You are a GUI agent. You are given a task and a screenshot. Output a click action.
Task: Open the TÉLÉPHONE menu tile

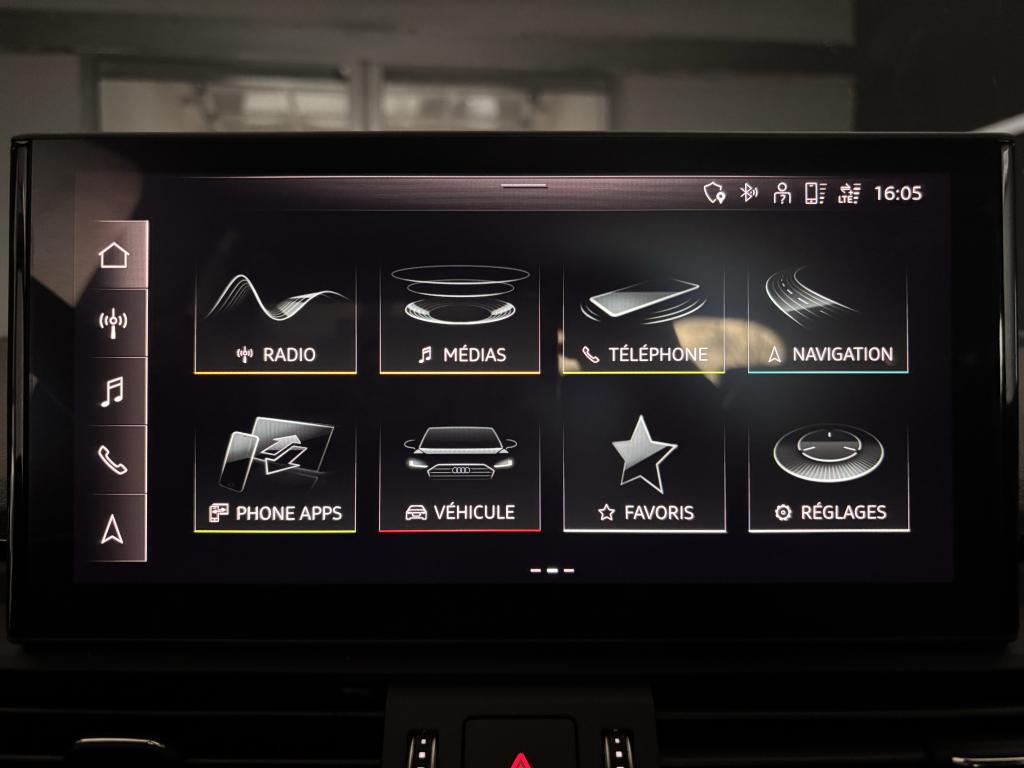(x=644, y=320)
